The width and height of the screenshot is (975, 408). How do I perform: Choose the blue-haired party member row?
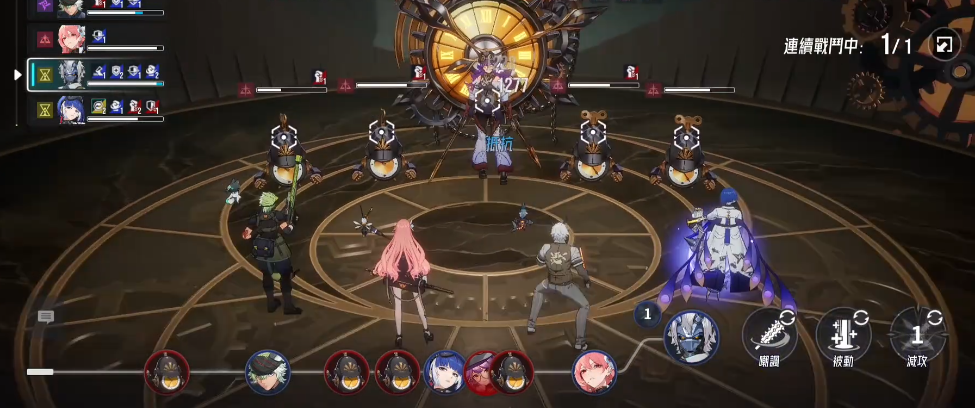coord(95,108)
